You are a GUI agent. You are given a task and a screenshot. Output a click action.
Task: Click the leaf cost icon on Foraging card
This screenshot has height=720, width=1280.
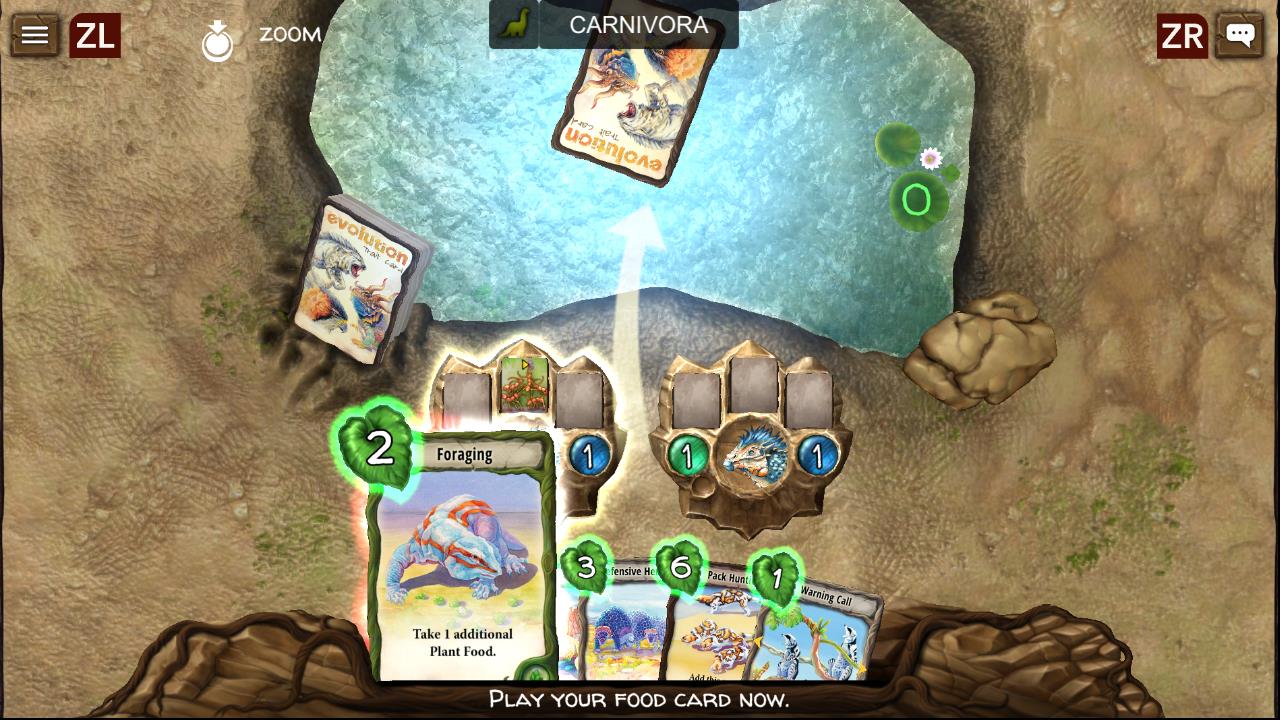pyautogui.click(x=379, y=448)
